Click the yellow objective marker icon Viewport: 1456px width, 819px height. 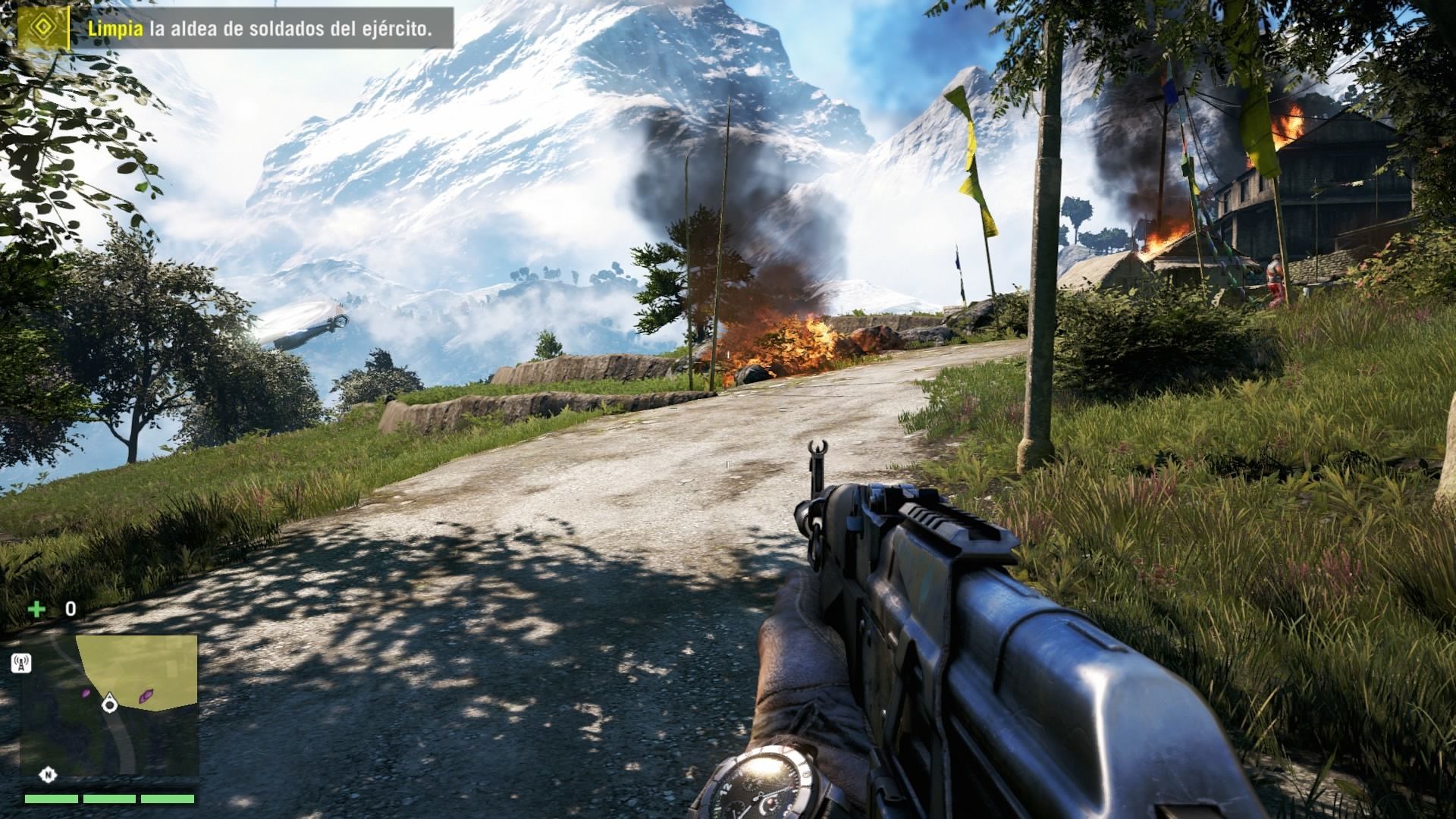43,29
